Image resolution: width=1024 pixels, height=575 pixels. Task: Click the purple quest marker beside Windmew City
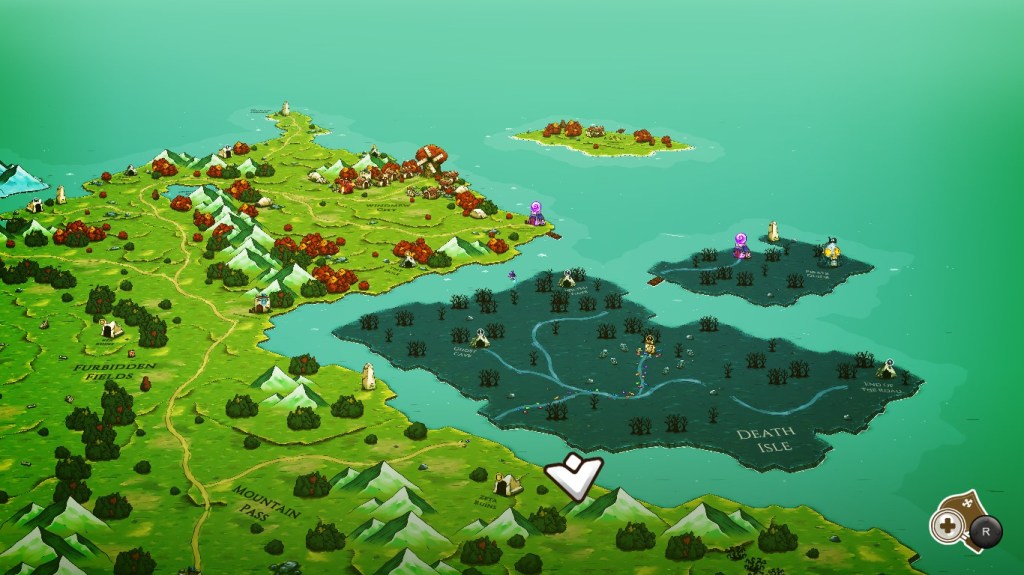point(537,213)
